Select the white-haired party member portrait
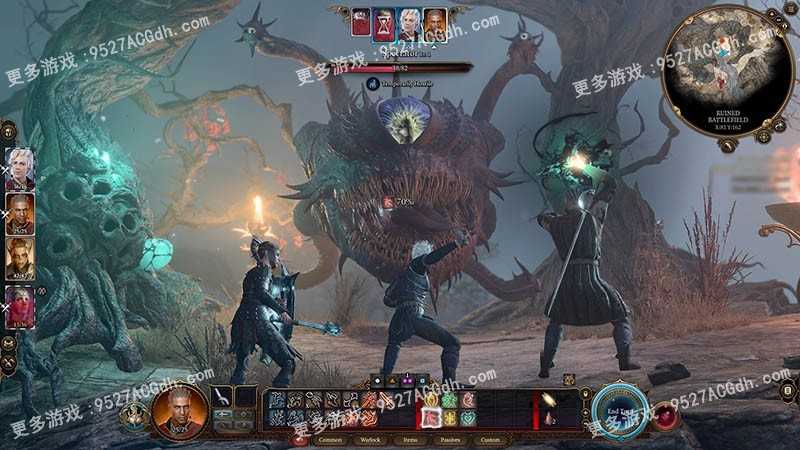800x450 pixels. click(21, 167)
